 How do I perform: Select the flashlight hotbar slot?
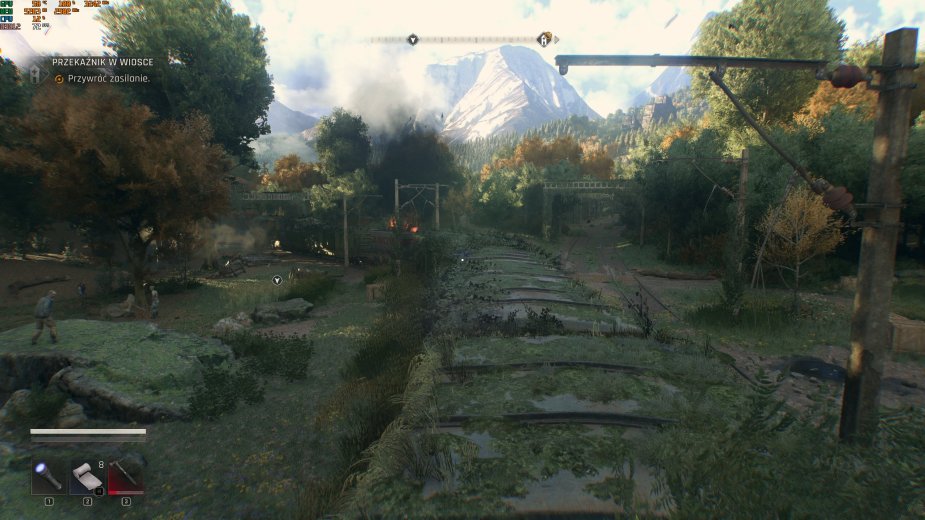pyautogui.click(x=48, y=476)
